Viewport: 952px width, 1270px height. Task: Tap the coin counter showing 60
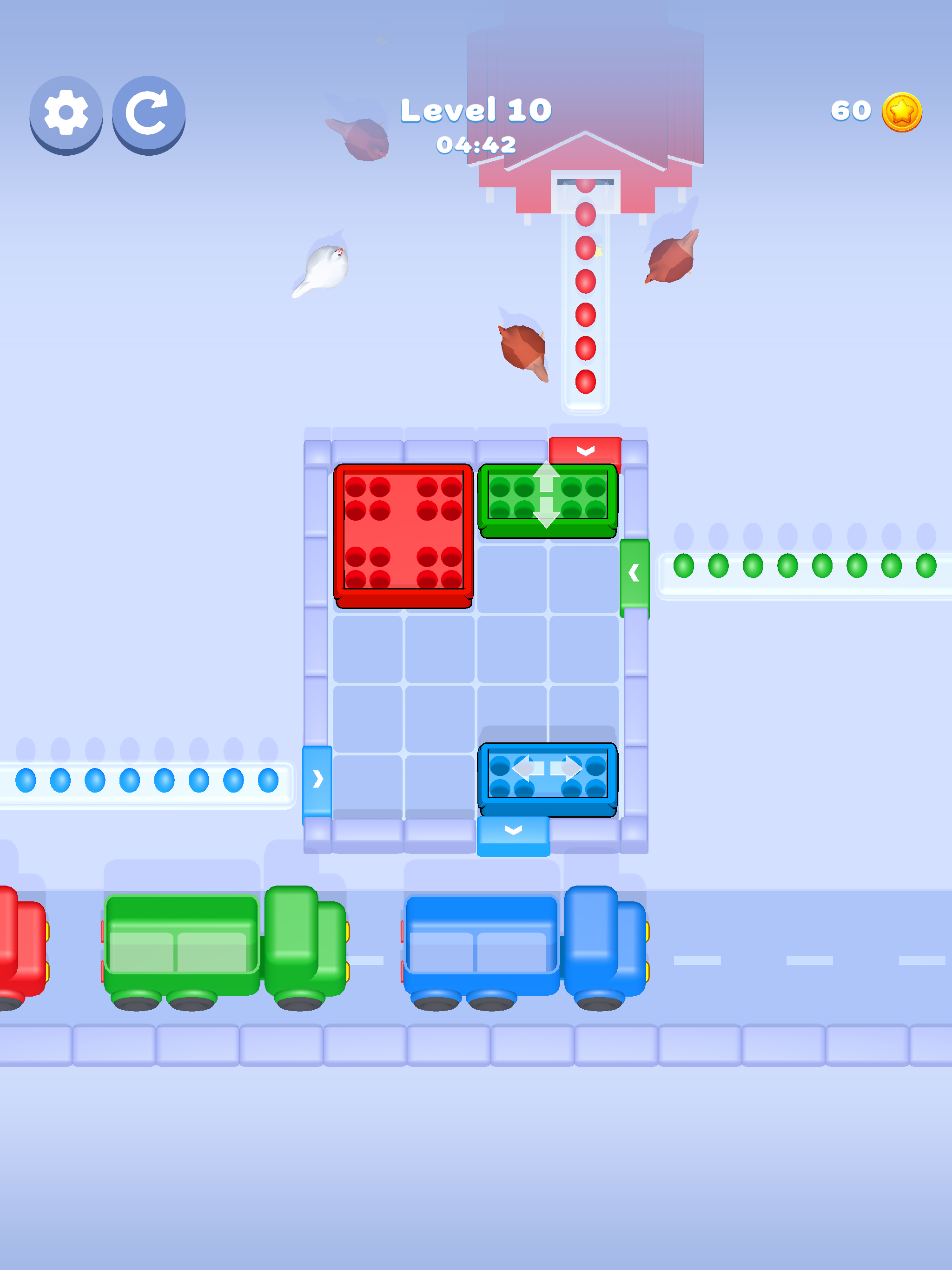(x=852, y=110)
